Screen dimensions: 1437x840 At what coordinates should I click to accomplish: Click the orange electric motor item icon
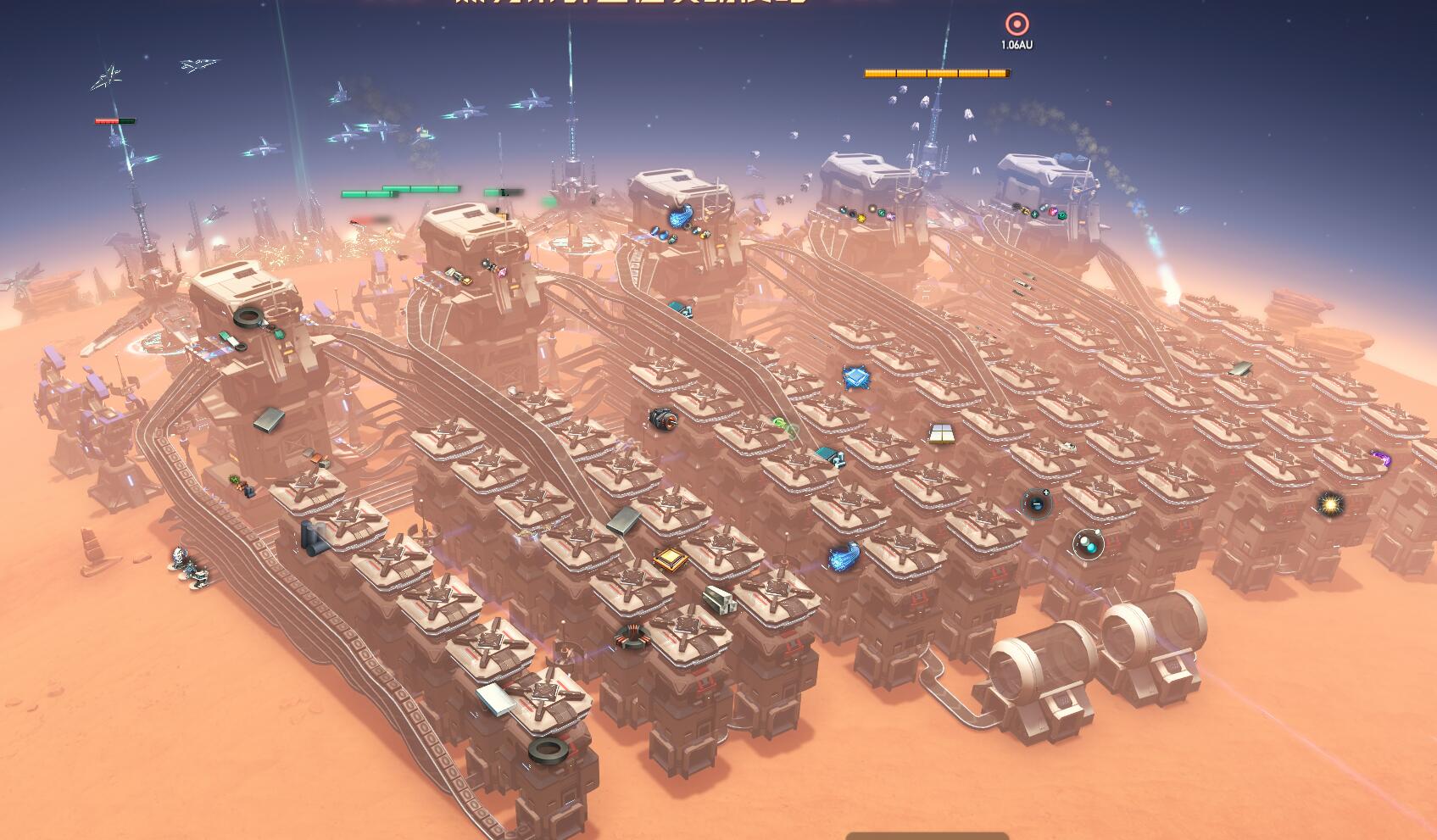pyautogui.click(x=666, y=419)
